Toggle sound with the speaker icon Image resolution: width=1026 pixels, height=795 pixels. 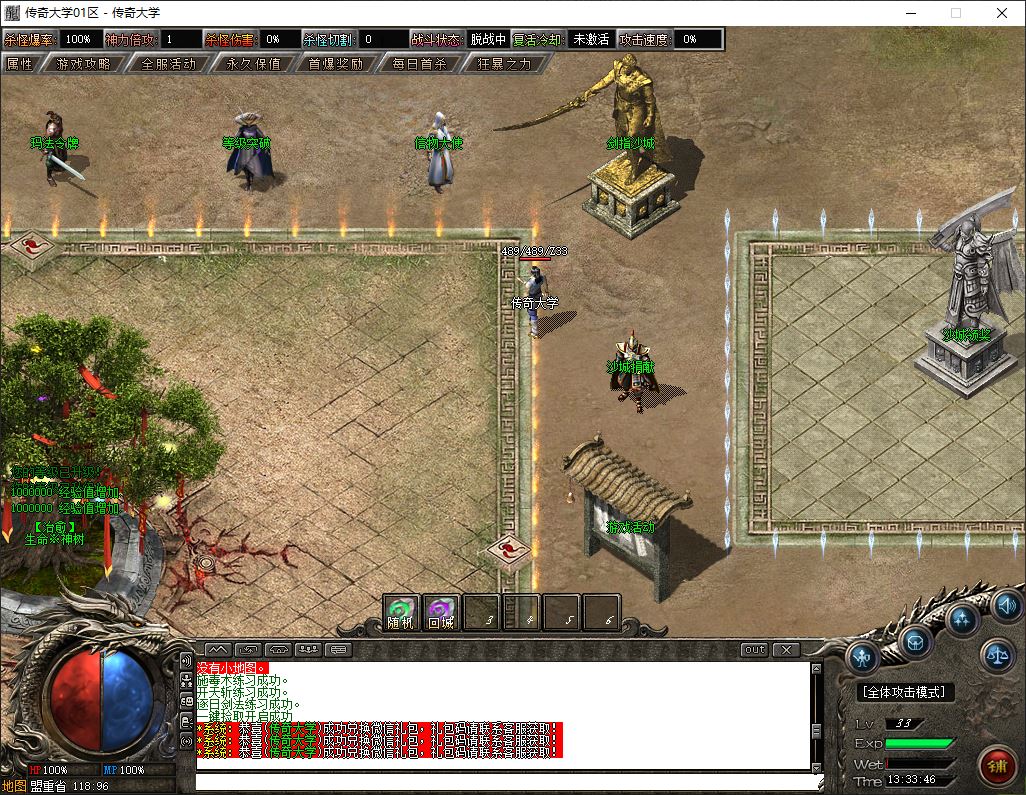point(1006,604)
